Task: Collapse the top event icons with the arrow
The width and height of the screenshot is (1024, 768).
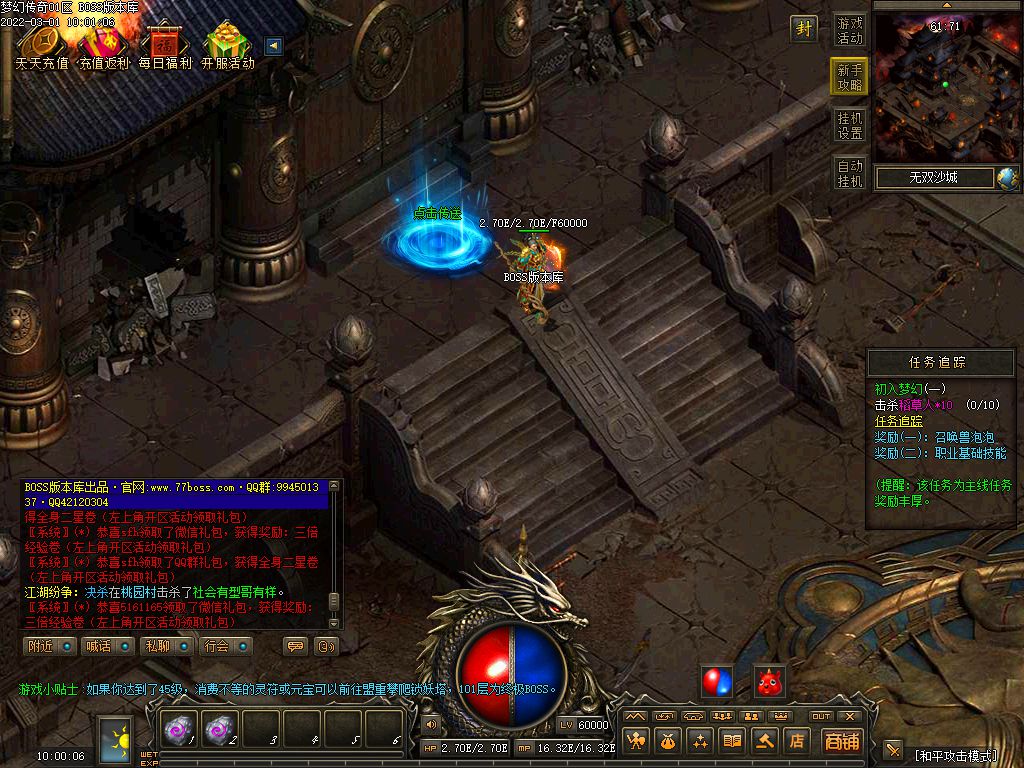Action: coord(272,46)
